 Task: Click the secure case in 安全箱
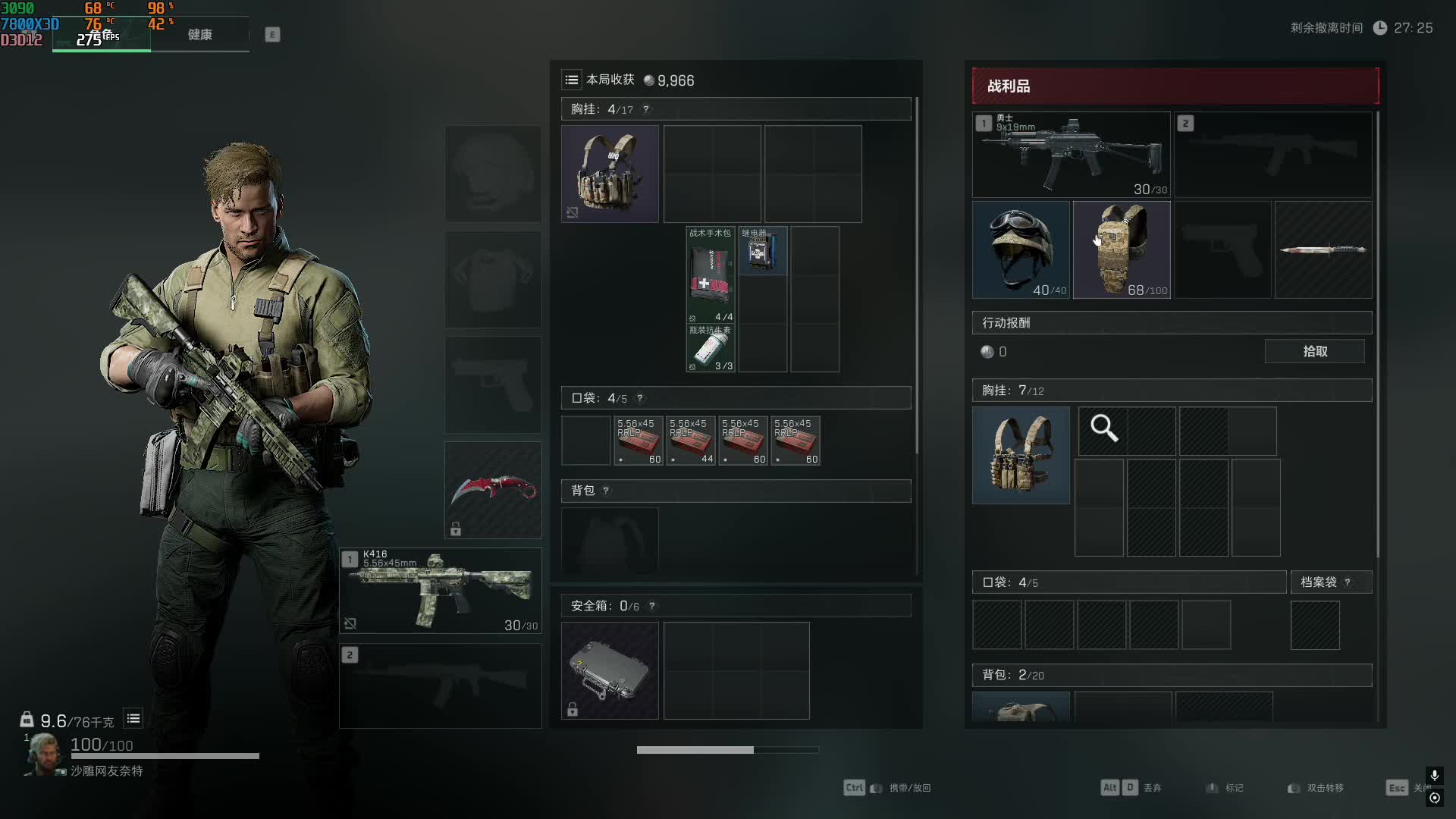click(610, 670)
